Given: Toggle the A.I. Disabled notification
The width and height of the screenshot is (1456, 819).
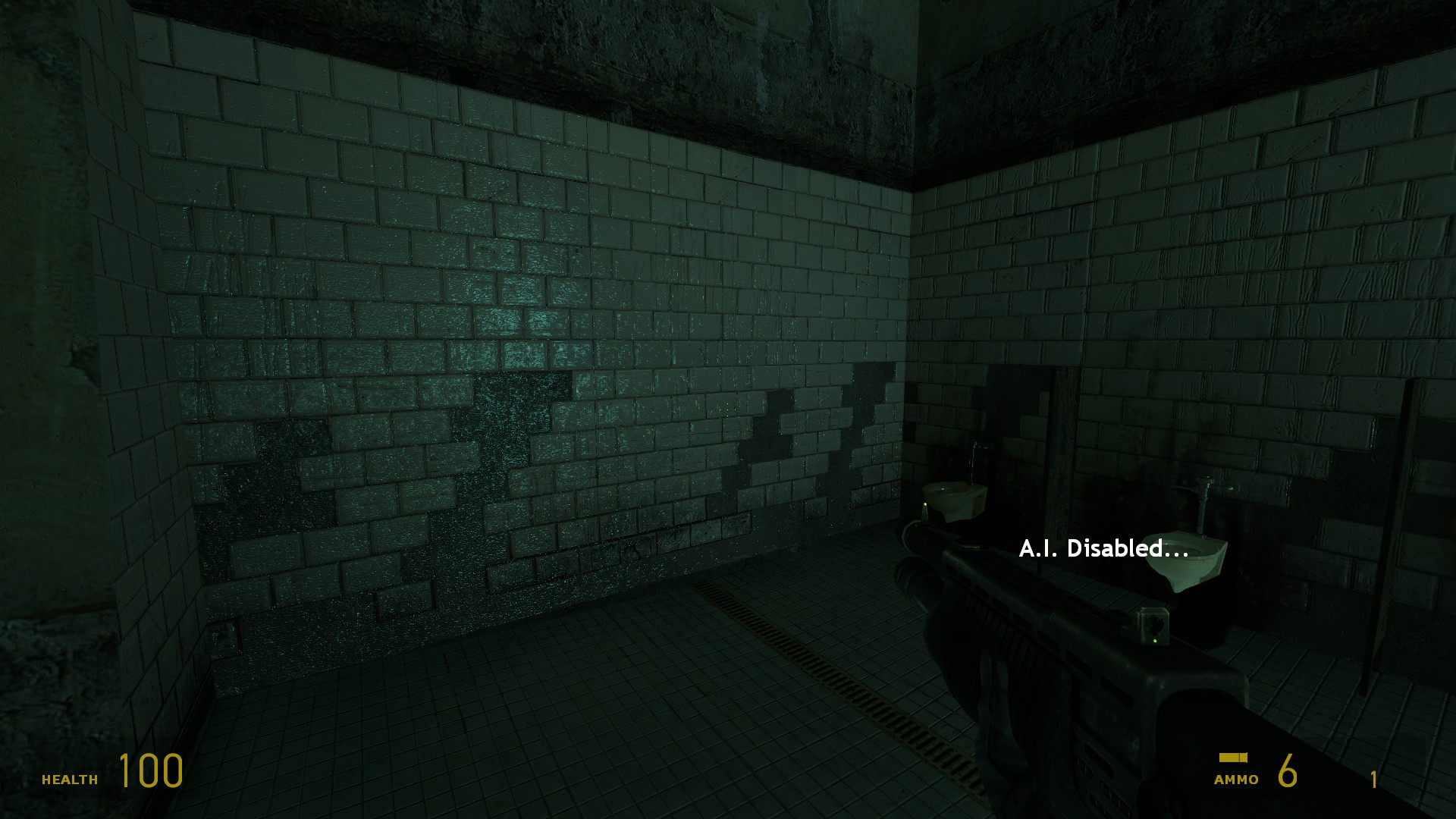Looking at the screenshot, I should pyautogui.click(x=1105, y=548).
